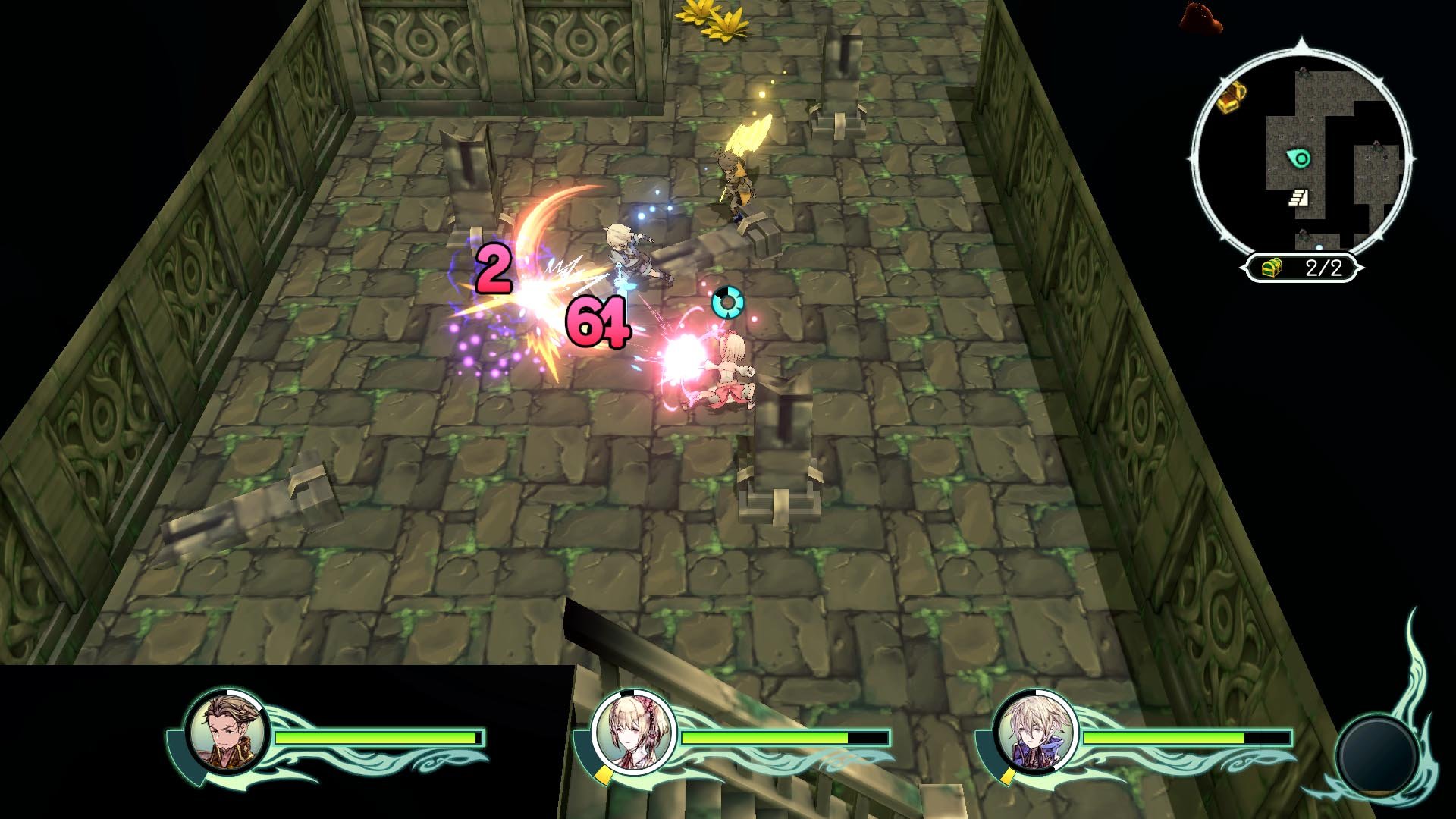Click the yellow plant at the top of the room
This screenshot has width=1456, height=819.
tap(711, 17)
